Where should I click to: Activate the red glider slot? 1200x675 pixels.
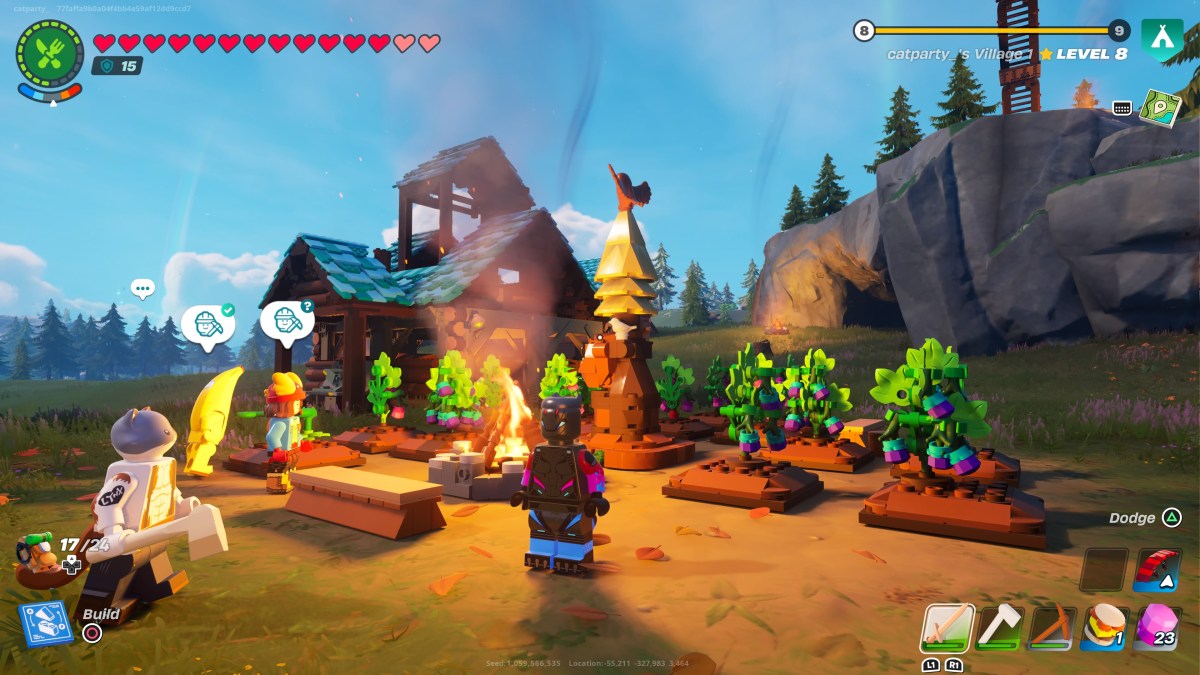[x=1157, y=569]
